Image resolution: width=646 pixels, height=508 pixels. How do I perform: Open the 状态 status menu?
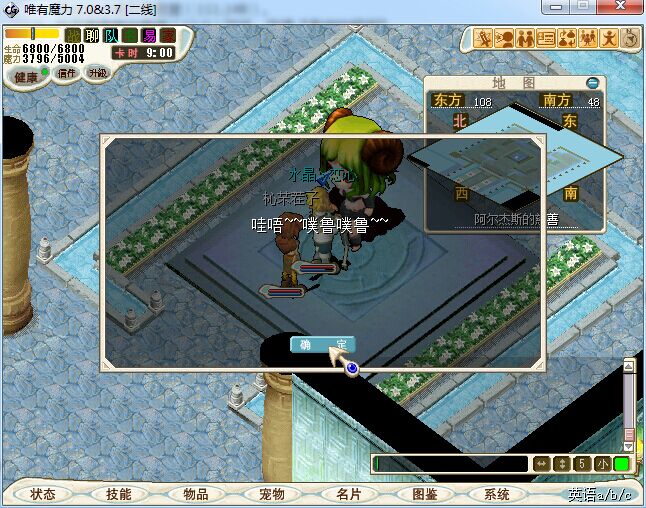point(43,494)
